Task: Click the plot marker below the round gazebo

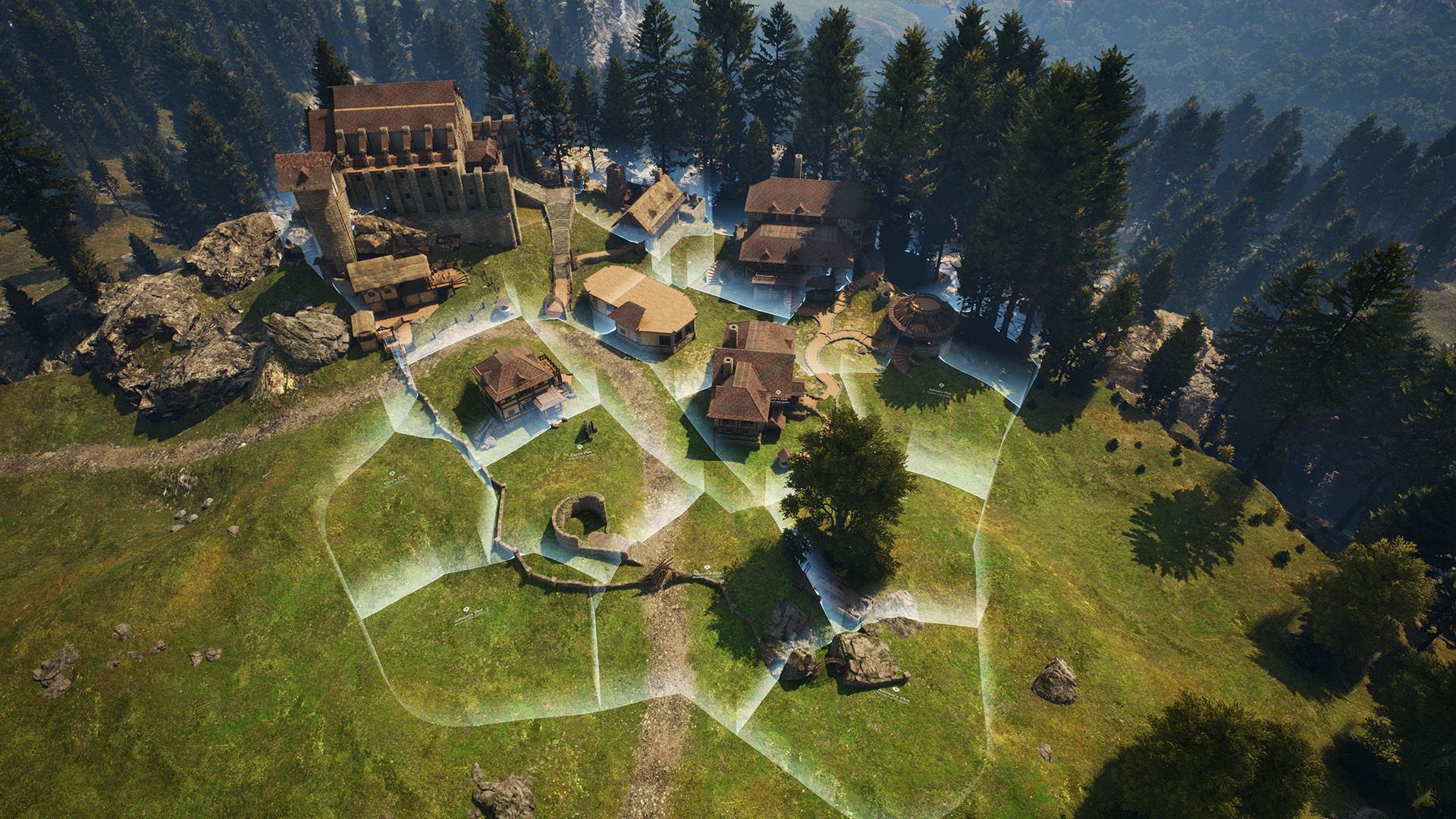Action: coord(943,385)
